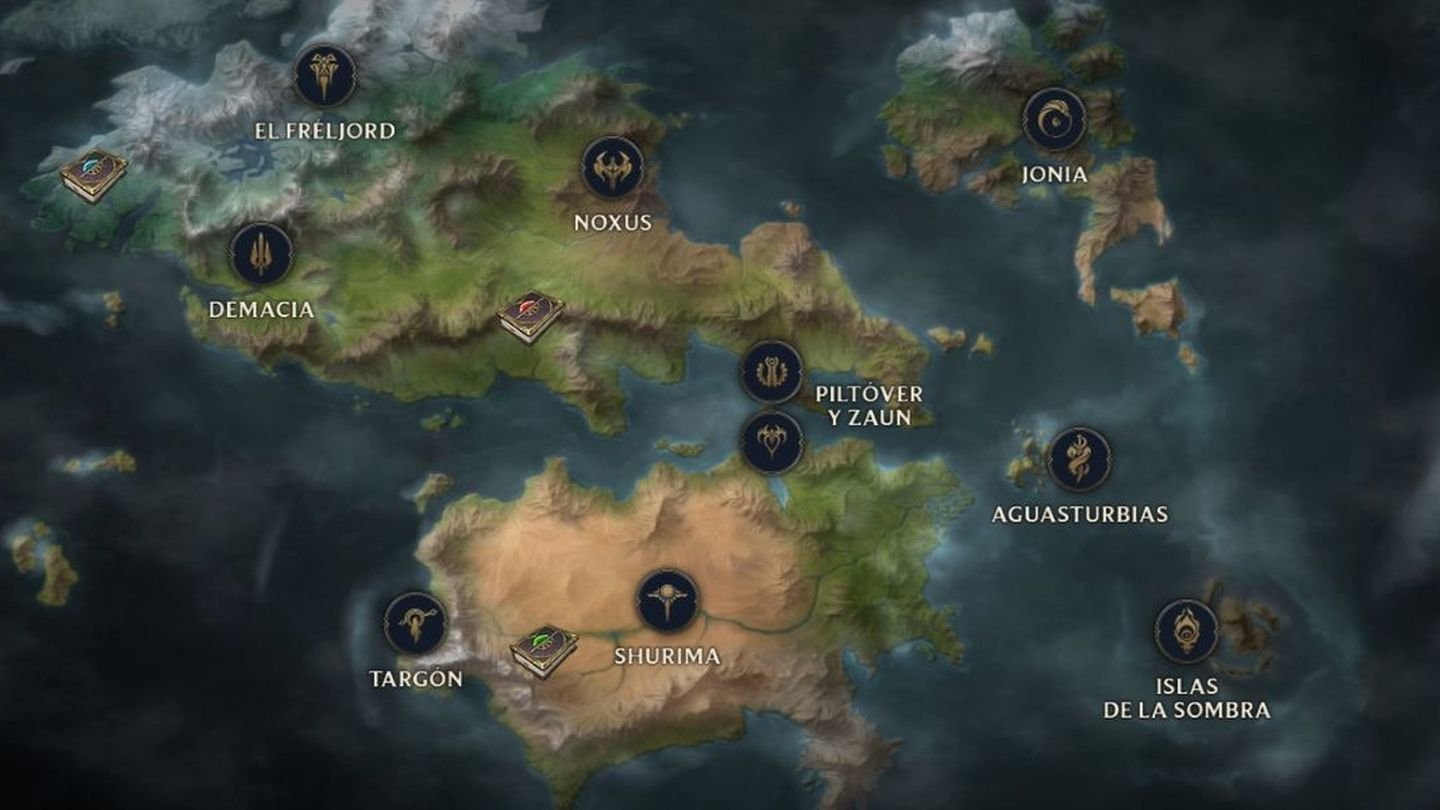
Task: Click the EL FRÉLJORD label
Action: click(325, 130)
